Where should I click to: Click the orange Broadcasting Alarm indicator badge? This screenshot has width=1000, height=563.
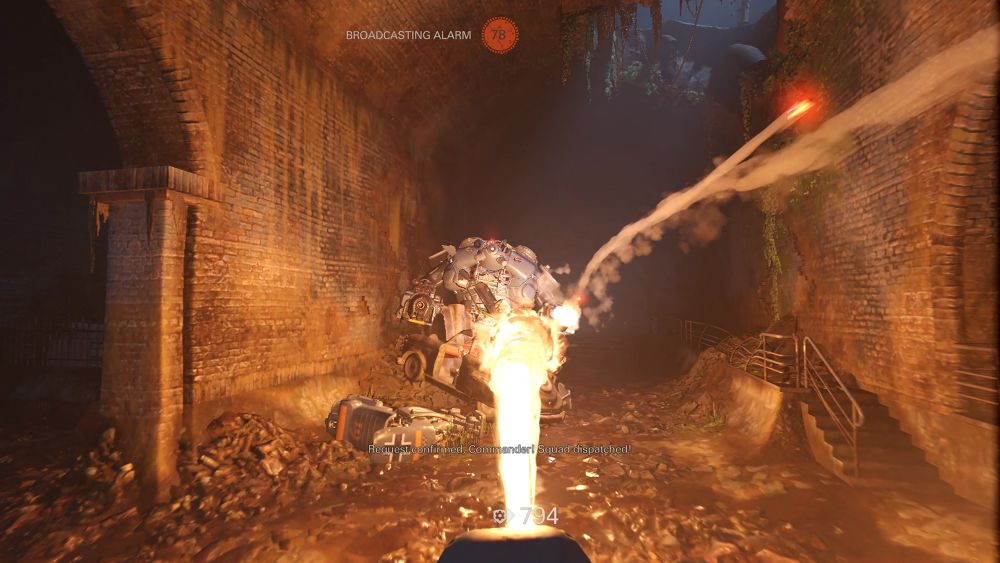click(499, 35)
